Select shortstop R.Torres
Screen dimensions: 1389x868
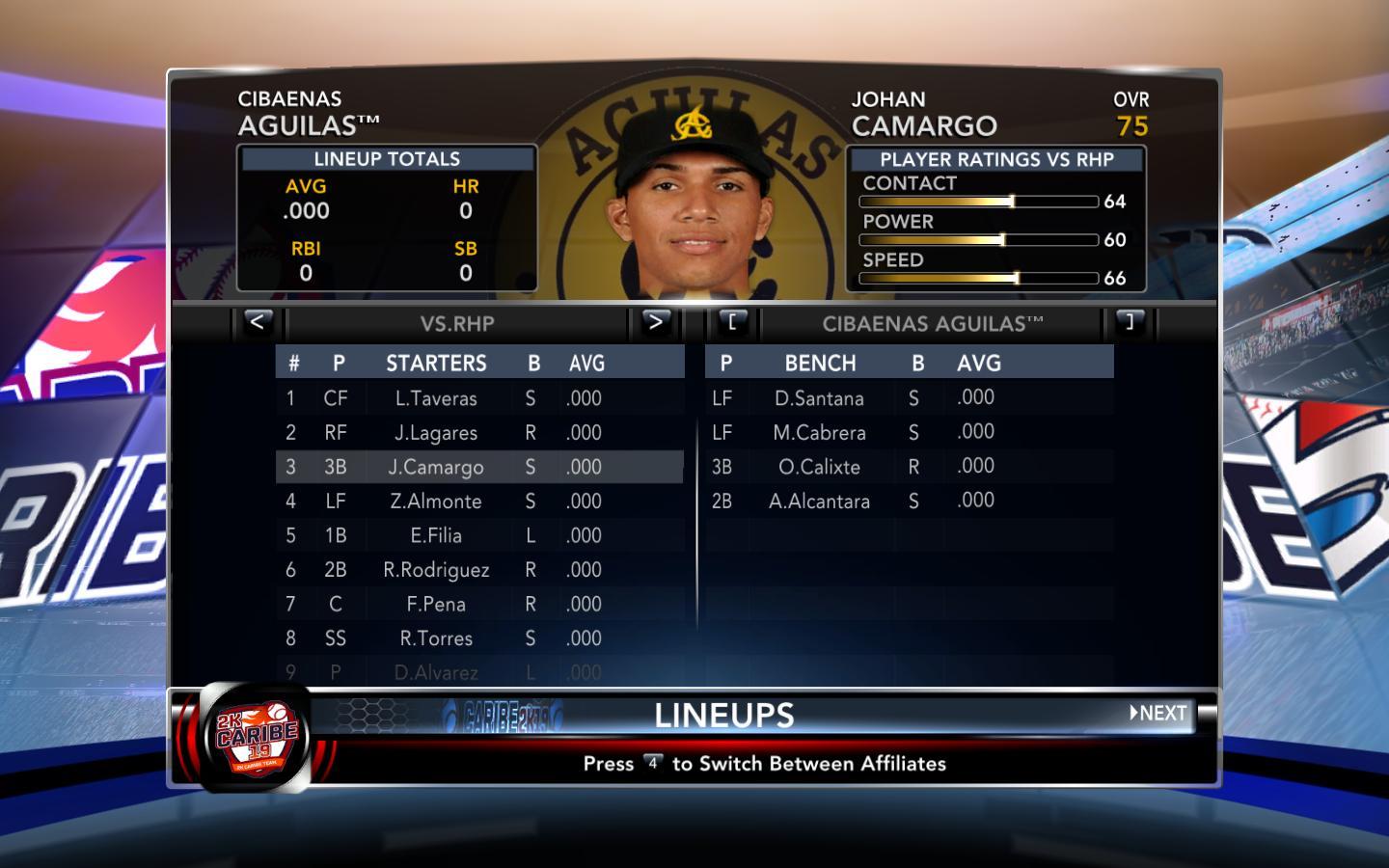(x=436, y=638)
